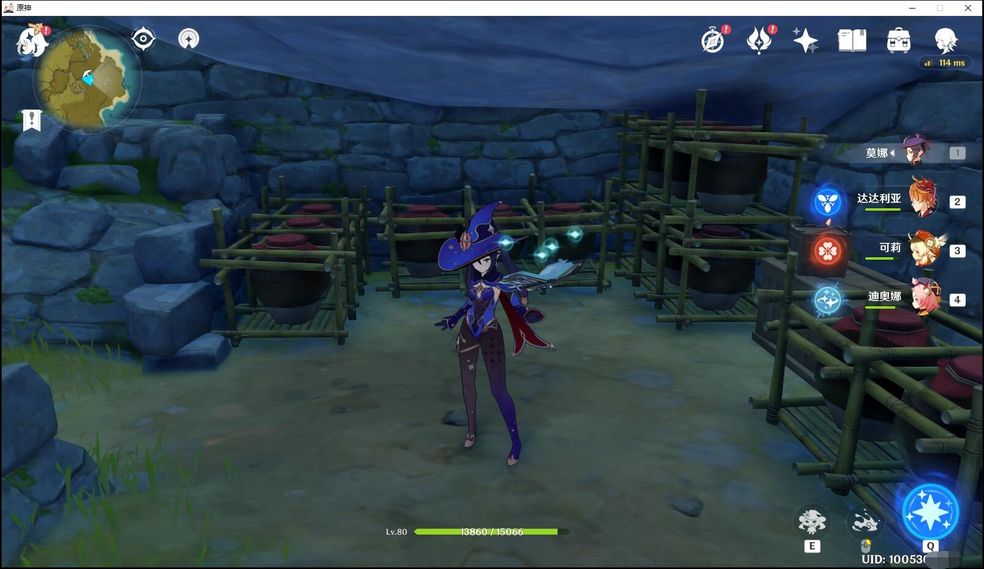Close the 原神 game window
The height and width of the screenshot is (569, 984).
[x=967, y=8]
